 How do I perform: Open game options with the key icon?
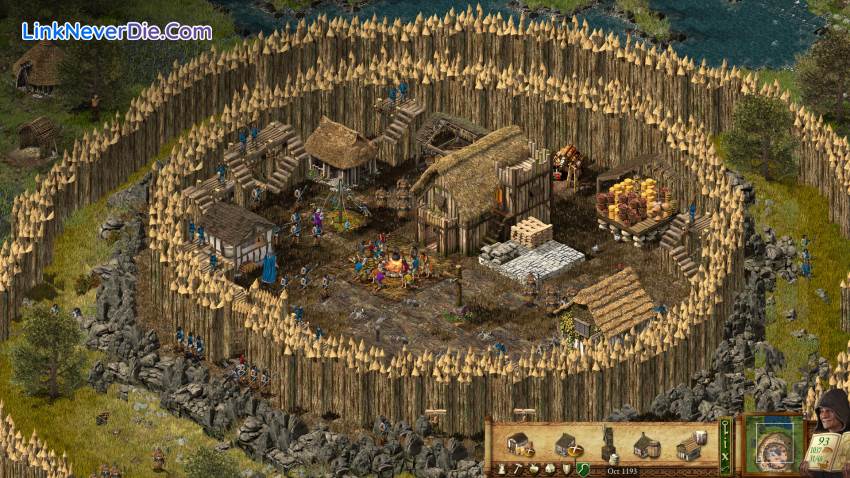726,427
